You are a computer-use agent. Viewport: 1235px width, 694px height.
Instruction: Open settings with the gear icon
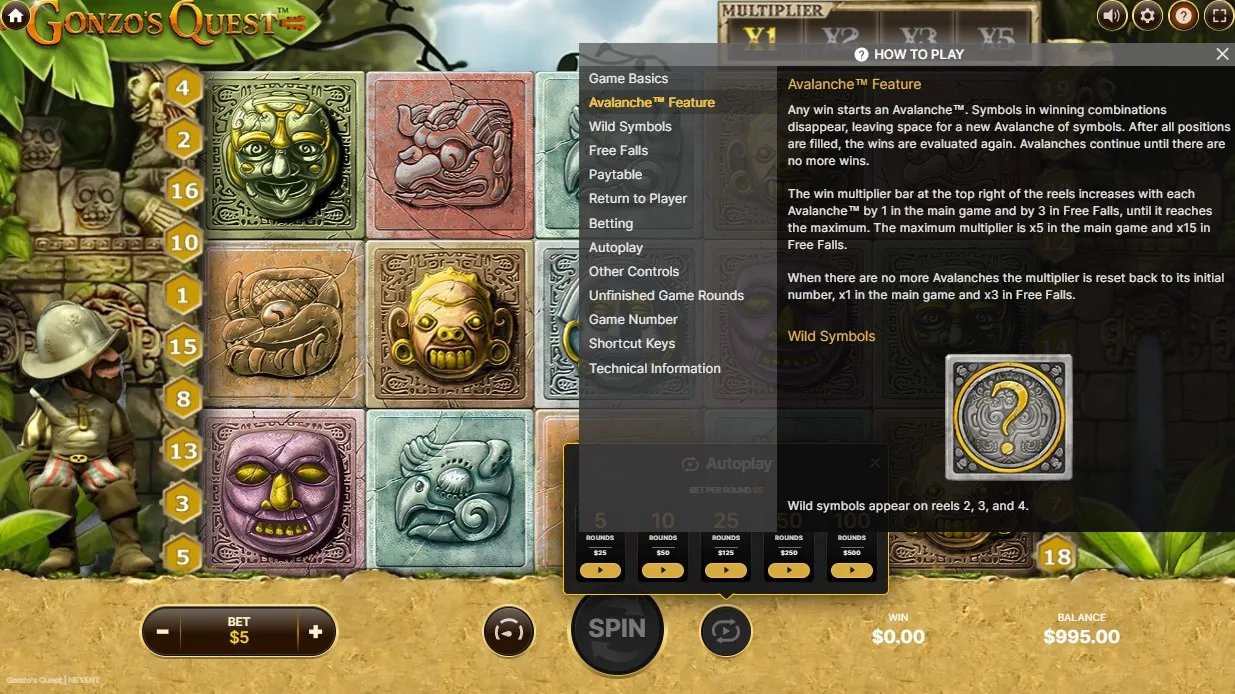1147,15
